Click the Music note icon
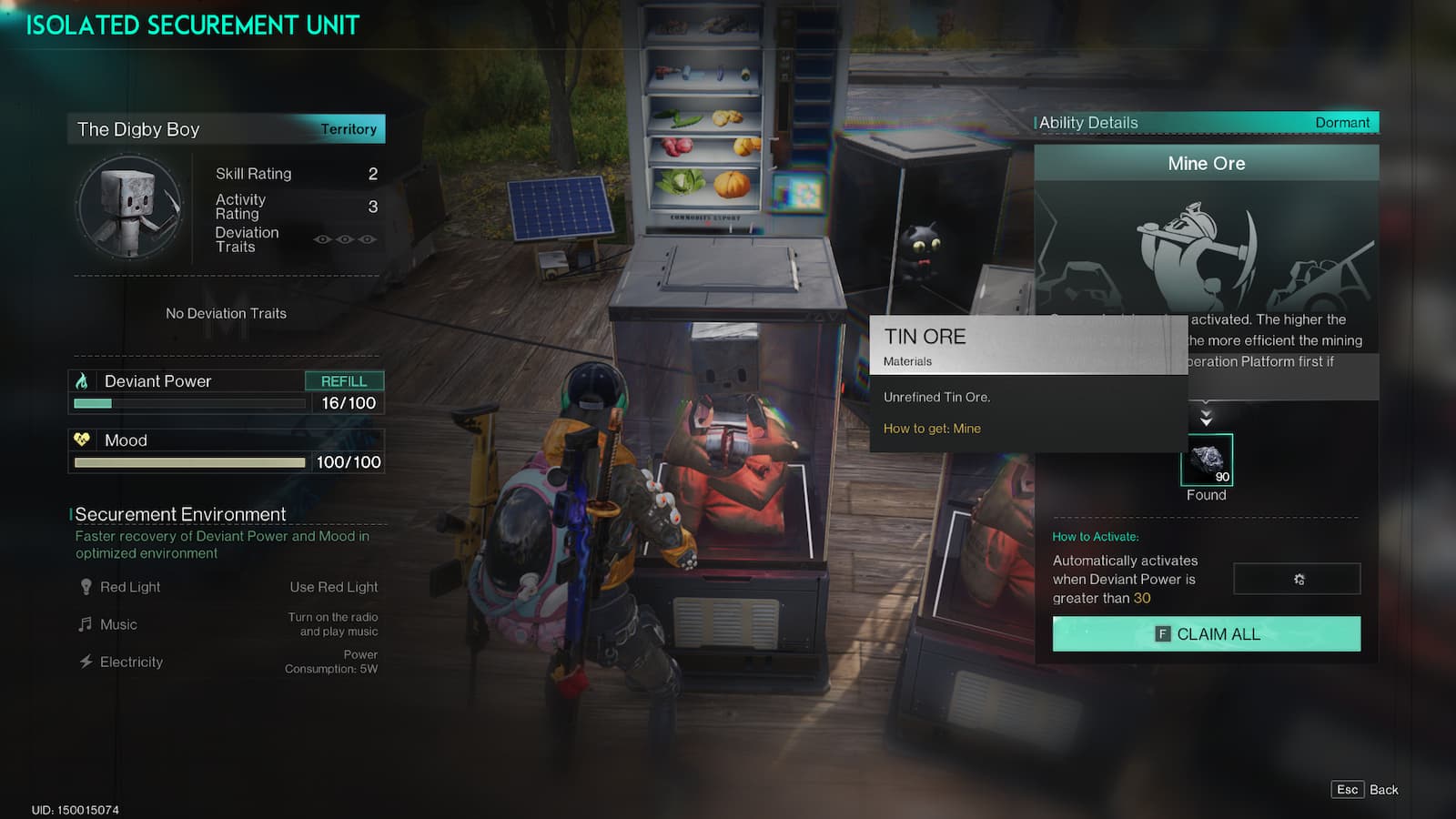This screenshot has height=819, width=1456. [x=84, y=624]
